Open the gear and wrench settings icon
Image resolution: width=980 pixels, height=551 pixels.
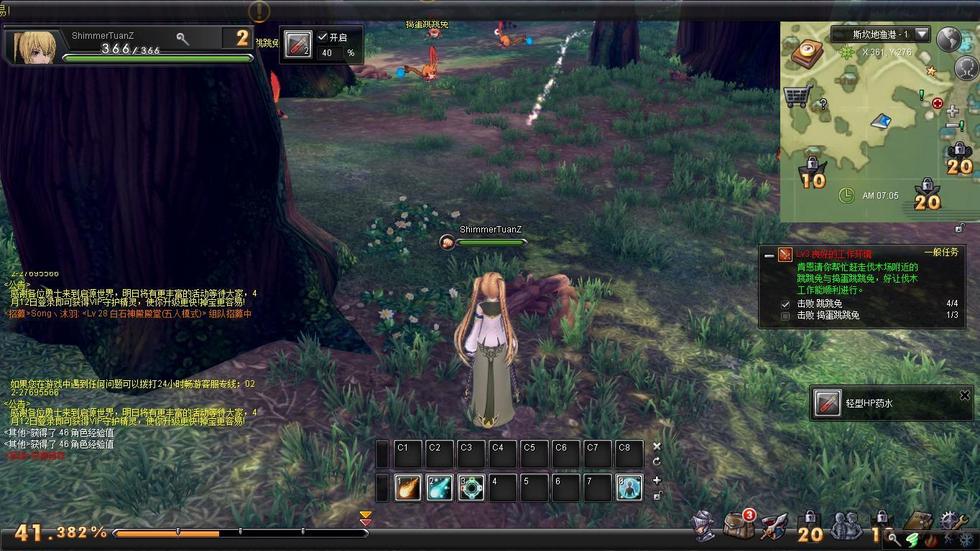pos(950,520)
